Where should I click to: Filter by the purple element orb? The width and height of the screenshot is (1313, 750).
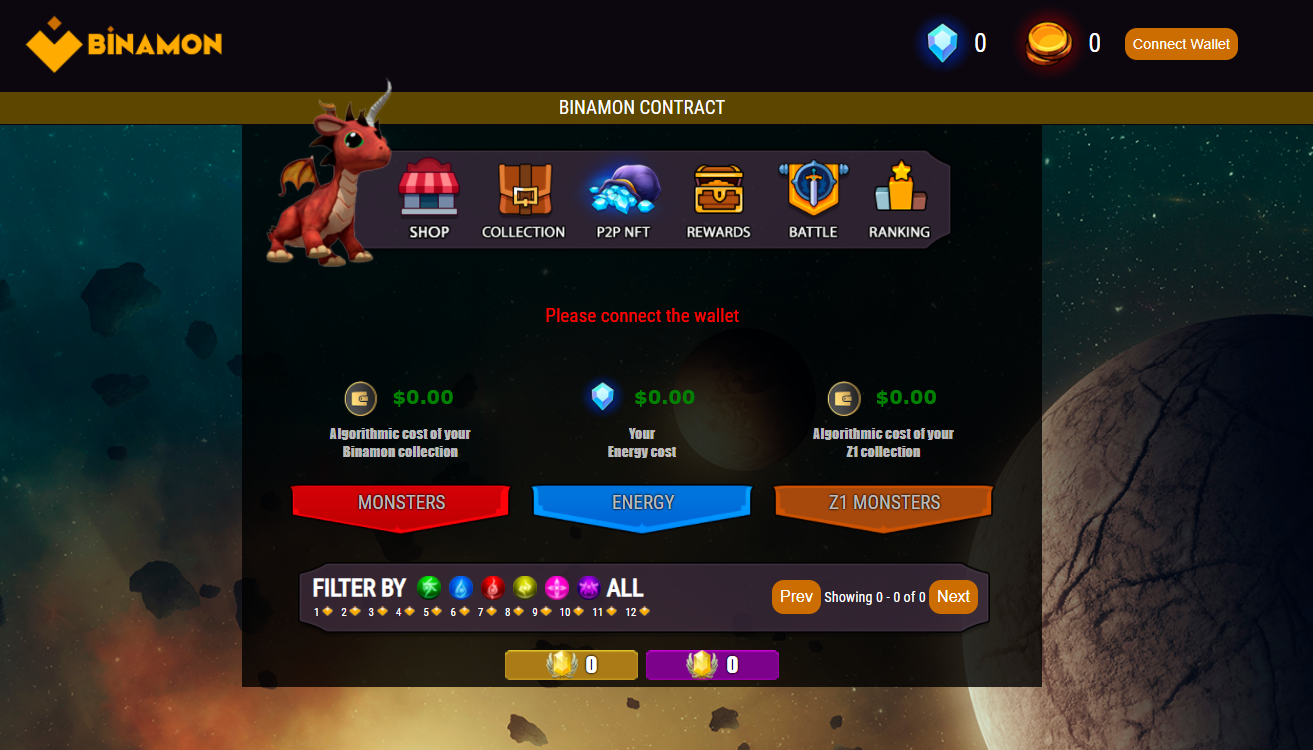coord(589,588)
